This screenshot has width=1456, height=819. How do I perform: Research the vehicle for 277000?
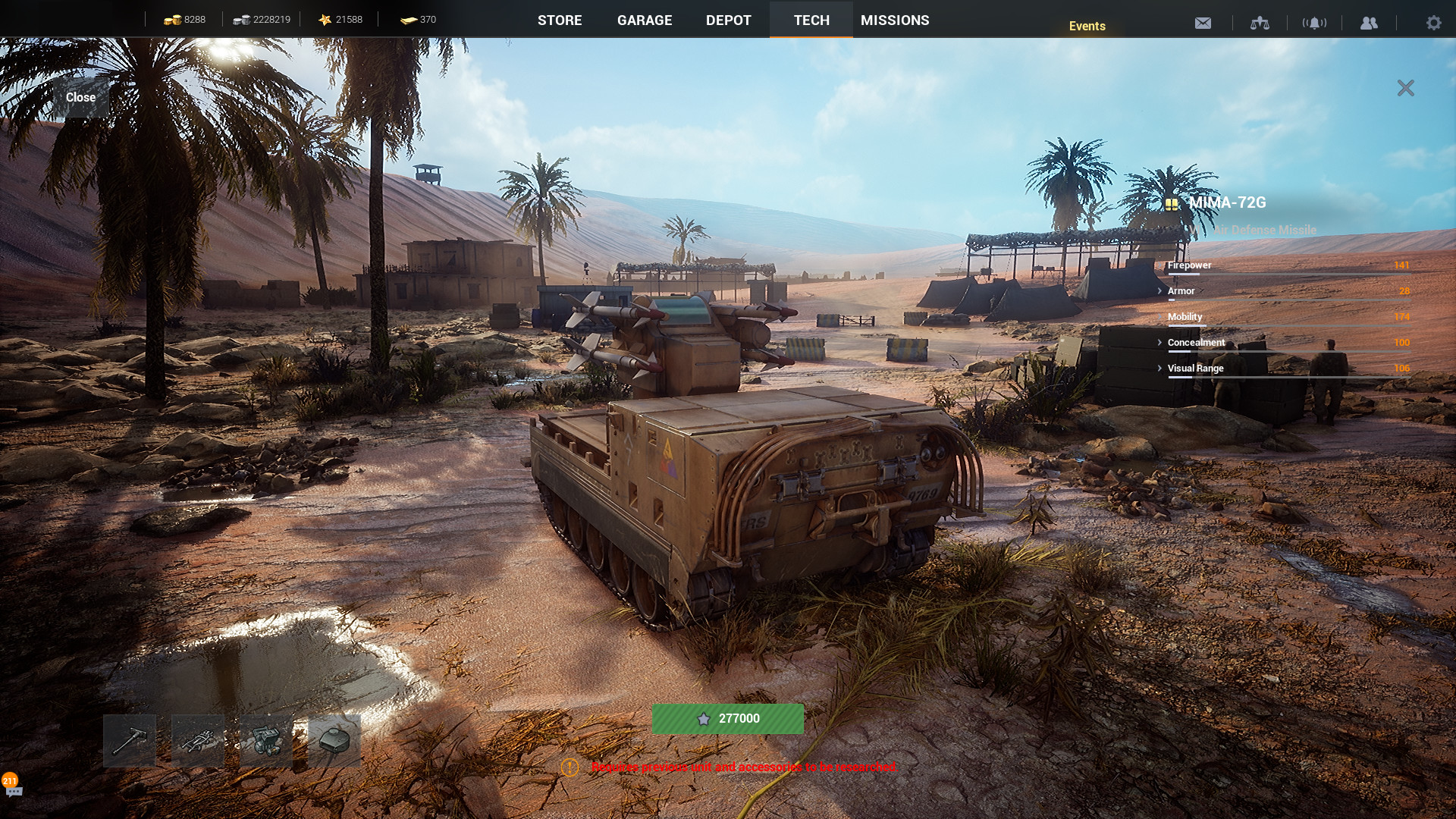pos(727,718)
